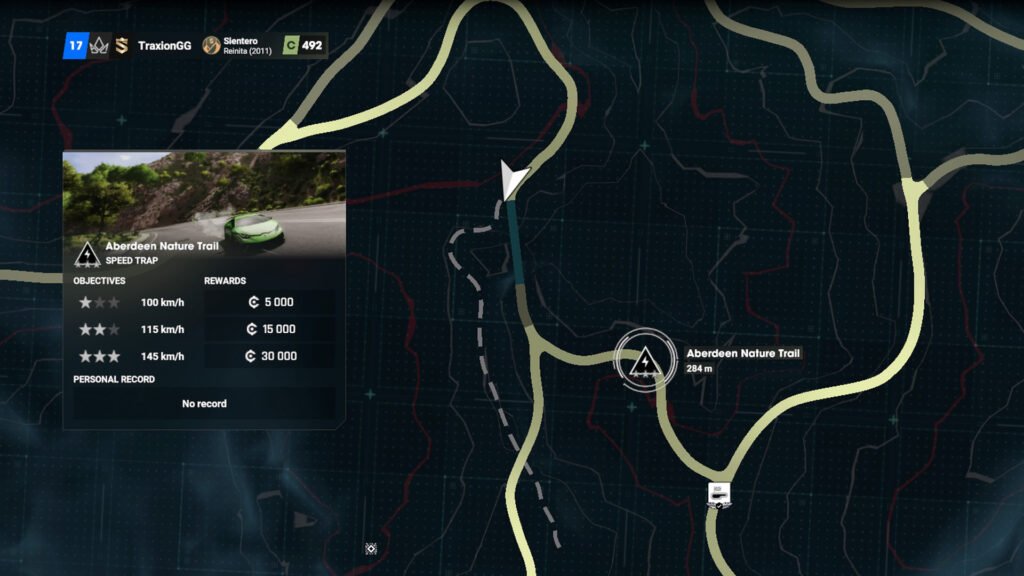Click the small diamond marker on the map
The width and height of the screenshot is (1024, 576).
pos(371,548)
